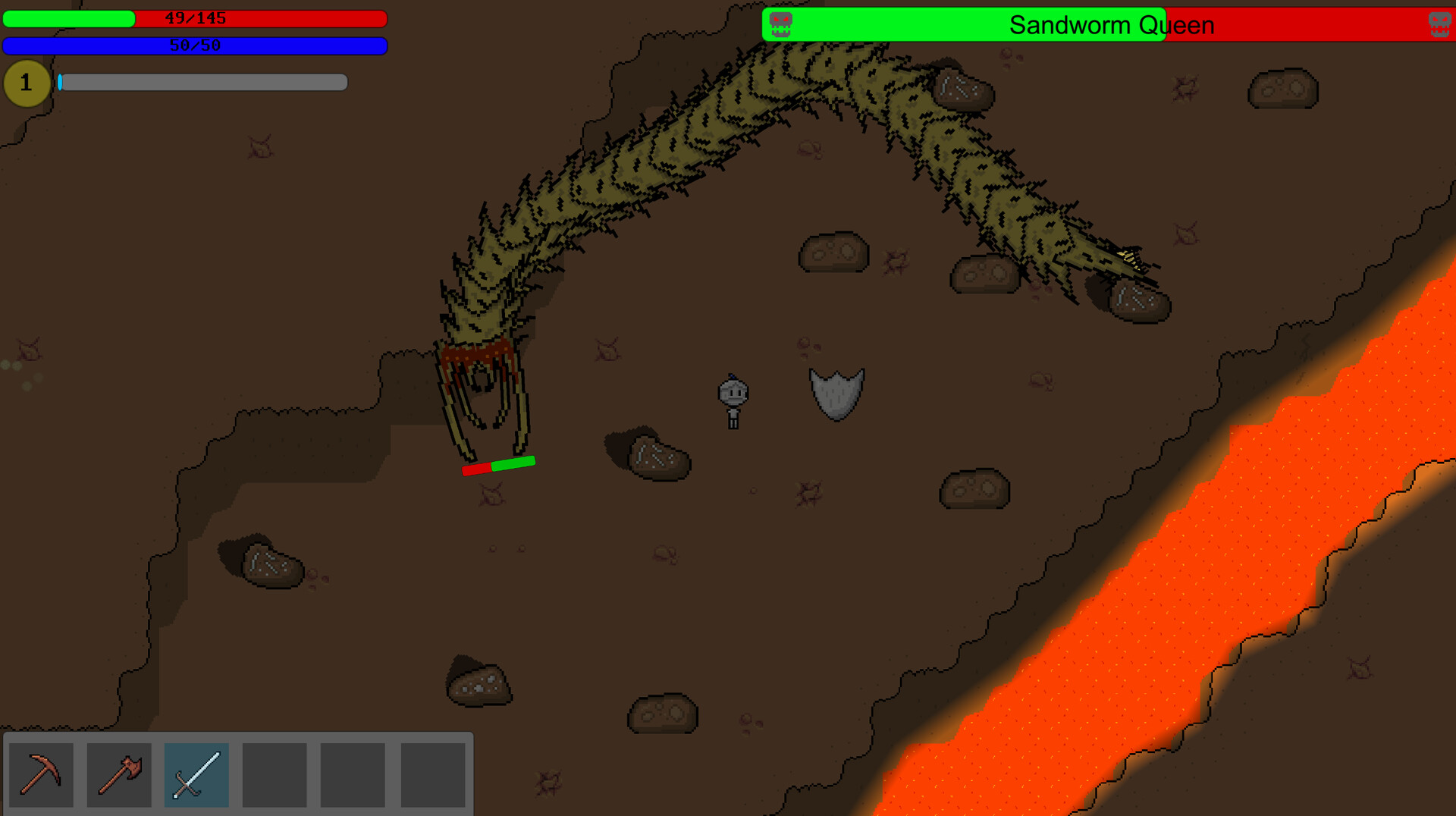Click the right skull icon on boss bar

[1437, 24]
